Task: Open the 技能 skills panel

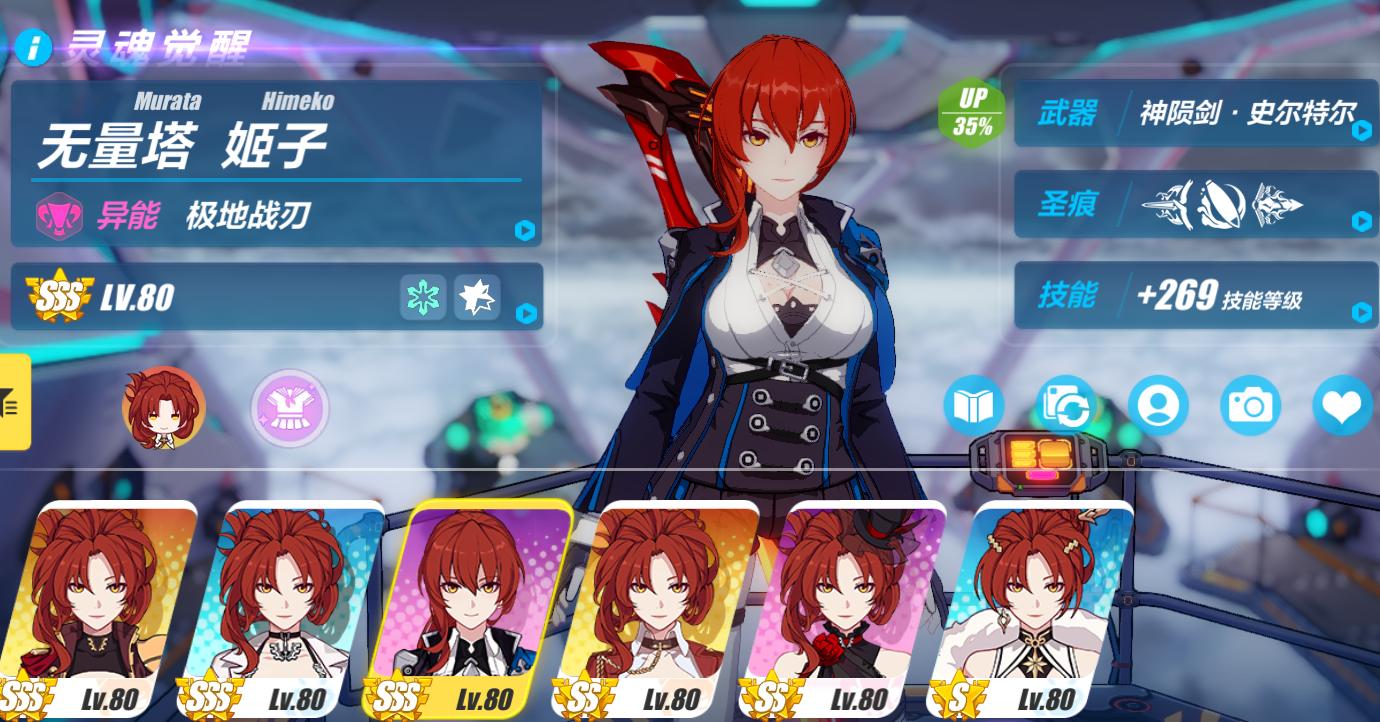Action: click(1195, 295)
